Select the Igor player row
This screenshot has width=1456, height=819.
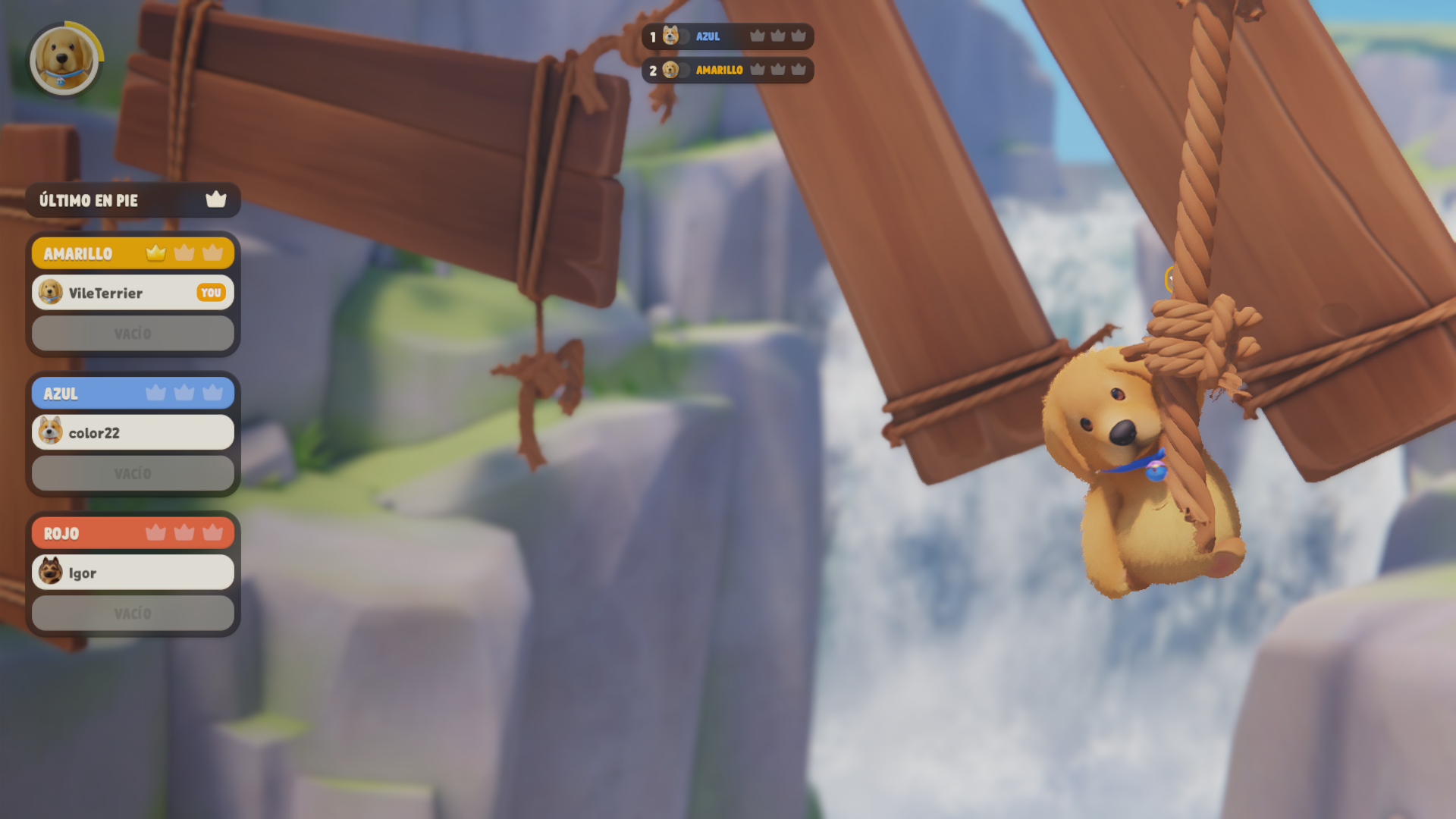(x=133, y=573)
